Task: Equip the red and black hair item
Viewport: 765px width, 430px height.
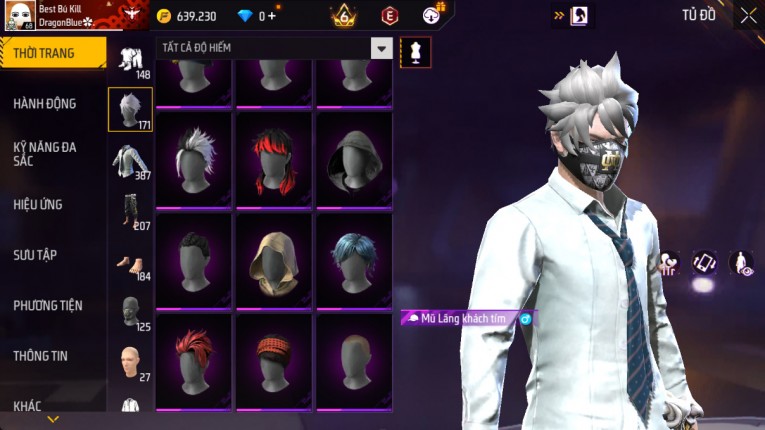Action: 274,159
